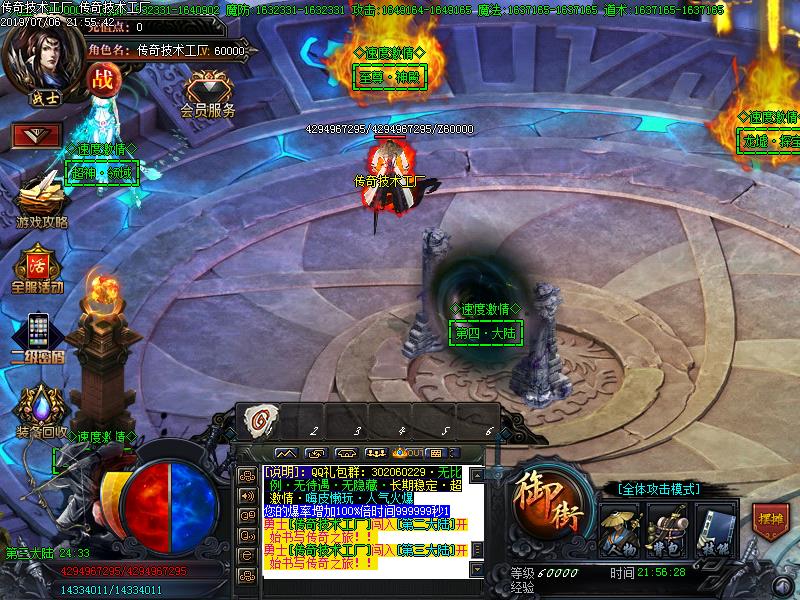
Task: Open the 背包 backpack inventory
Action: [x=665, y=527]
